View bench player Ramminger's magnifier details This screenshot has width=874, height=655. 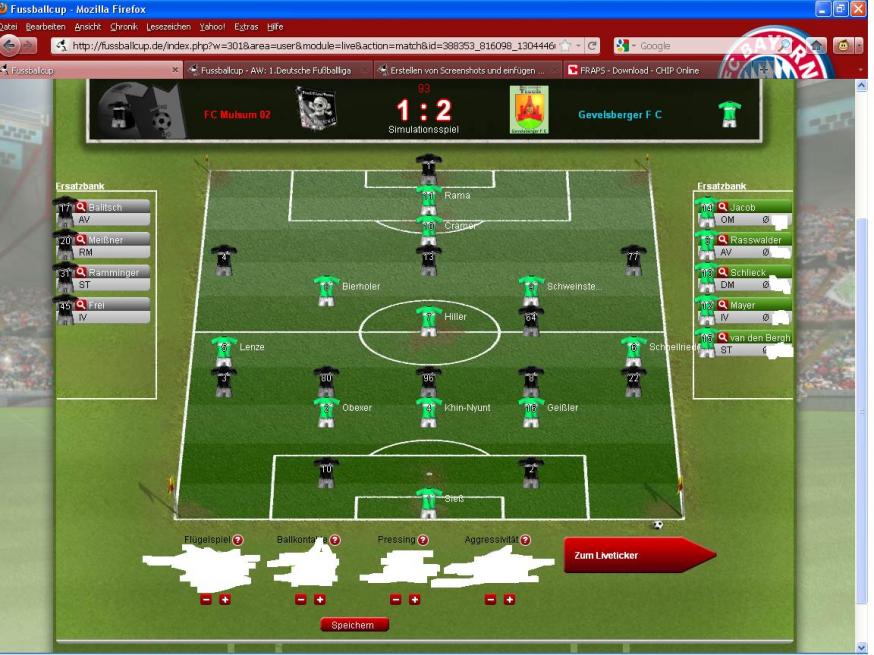(82, 272)
